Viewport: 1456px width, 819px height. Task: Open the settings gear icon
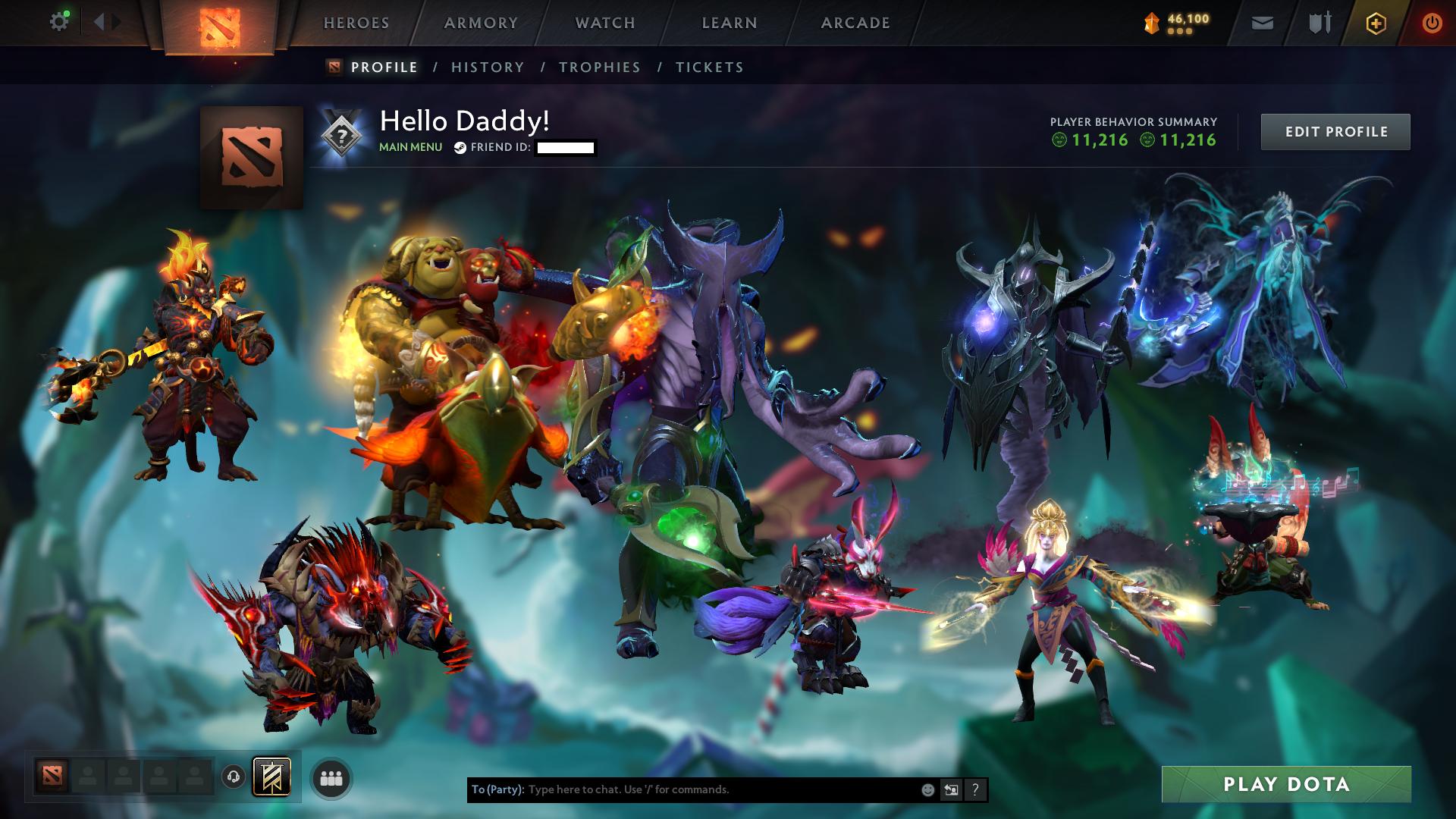click(59, 21)
